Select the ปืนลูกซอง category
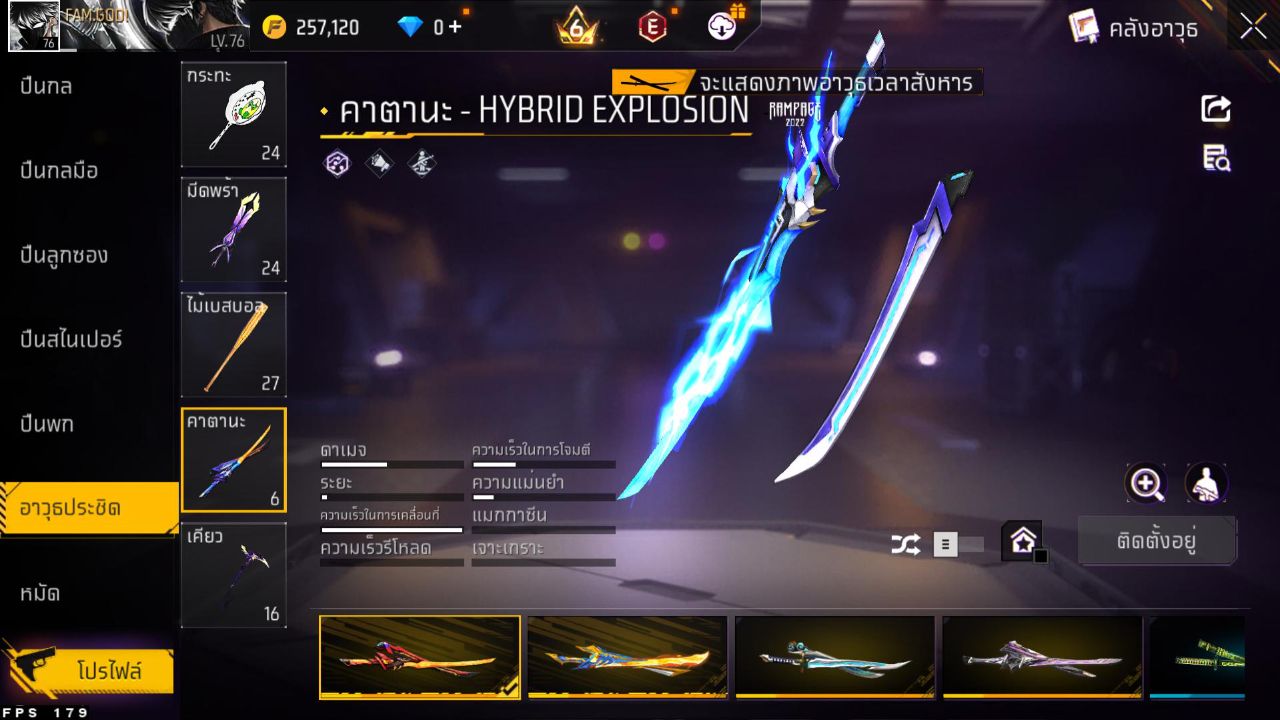The width and height of the screenshot is (1280, 720). [x=64, y=256]
